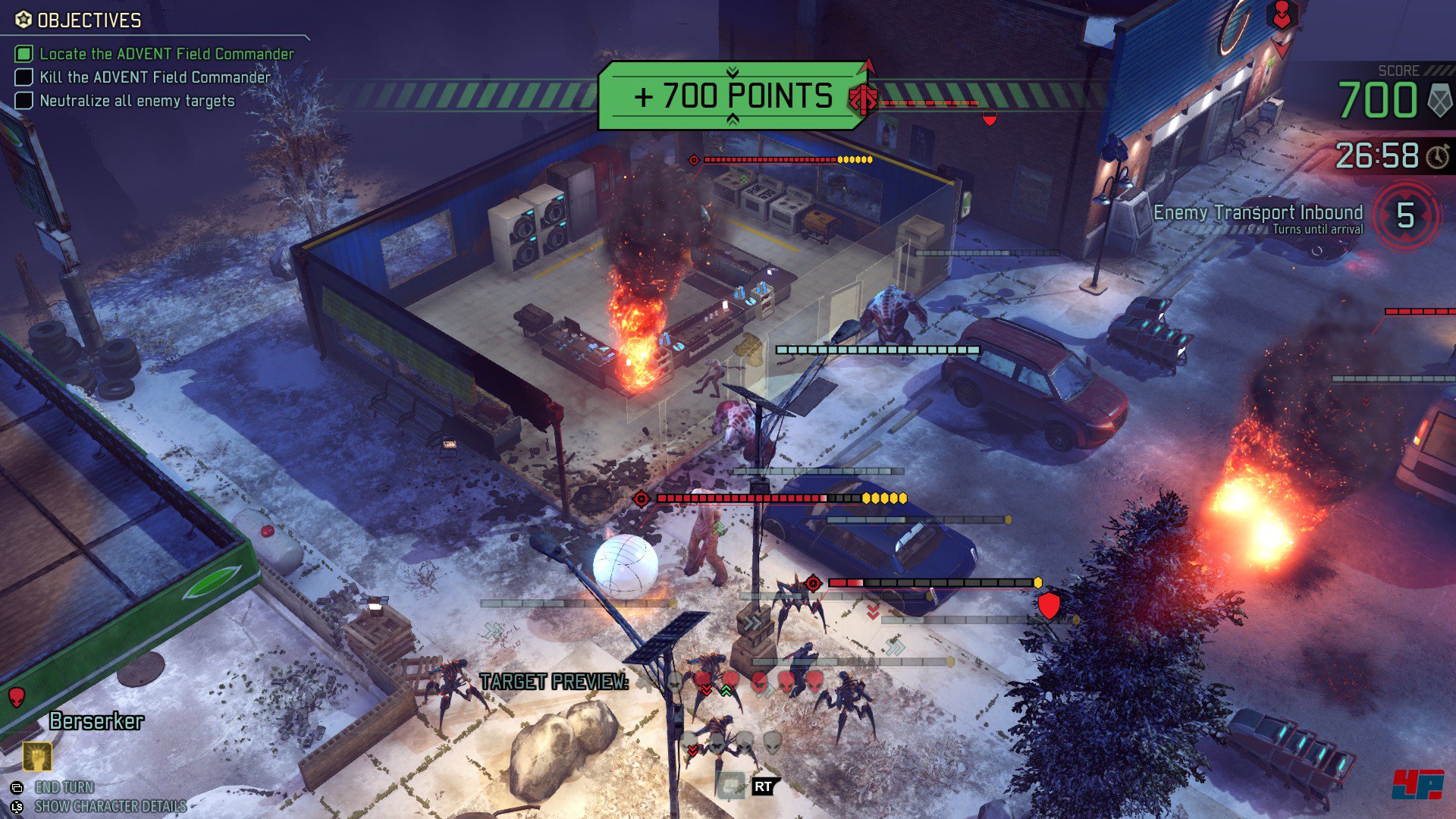Click the red alien head above Berserker name
Image resolution: width=1456 pixels, height=819 pixels.
click(16, 696)
